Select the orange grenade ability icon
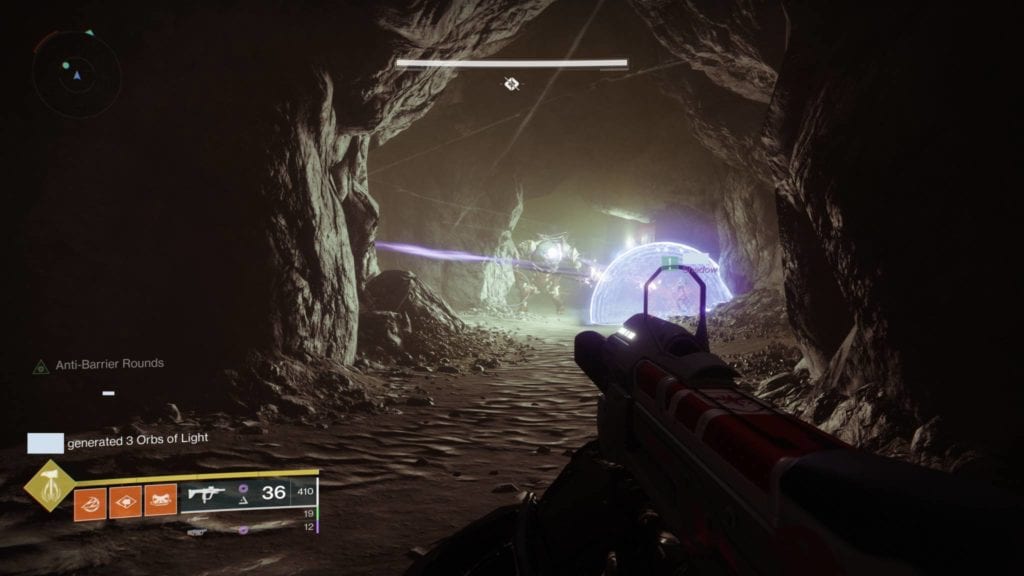The image size is (1024, 576). click(x=90, y=500)
